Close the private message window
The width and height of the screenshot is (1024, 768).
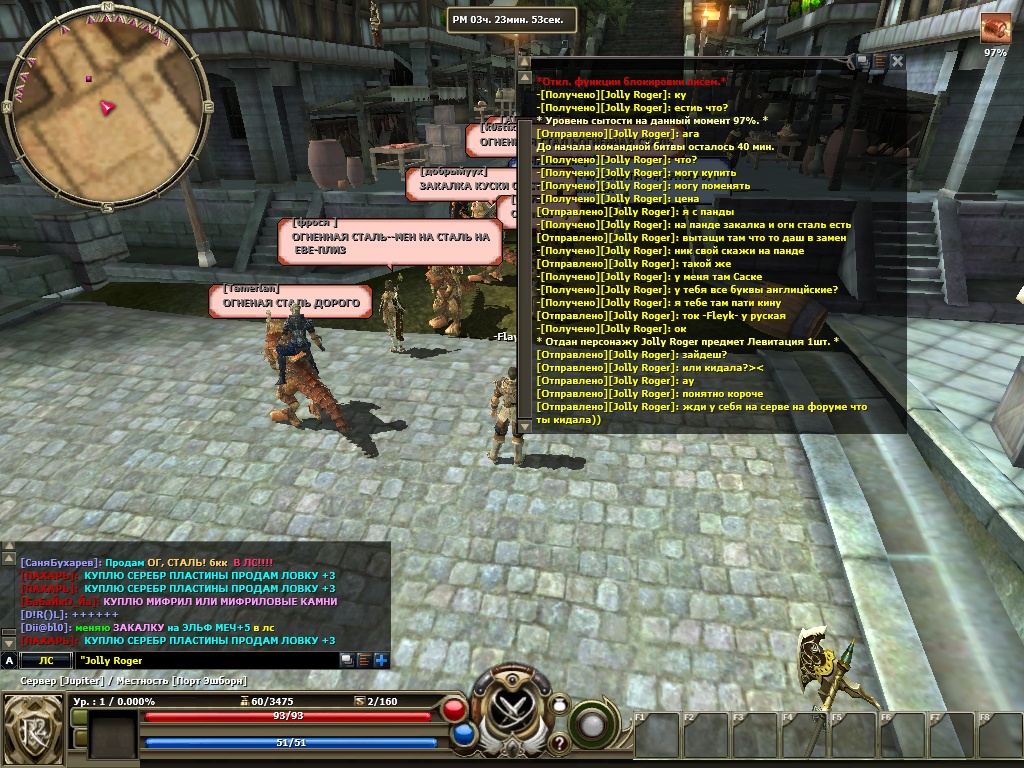(x=897, y=61)
